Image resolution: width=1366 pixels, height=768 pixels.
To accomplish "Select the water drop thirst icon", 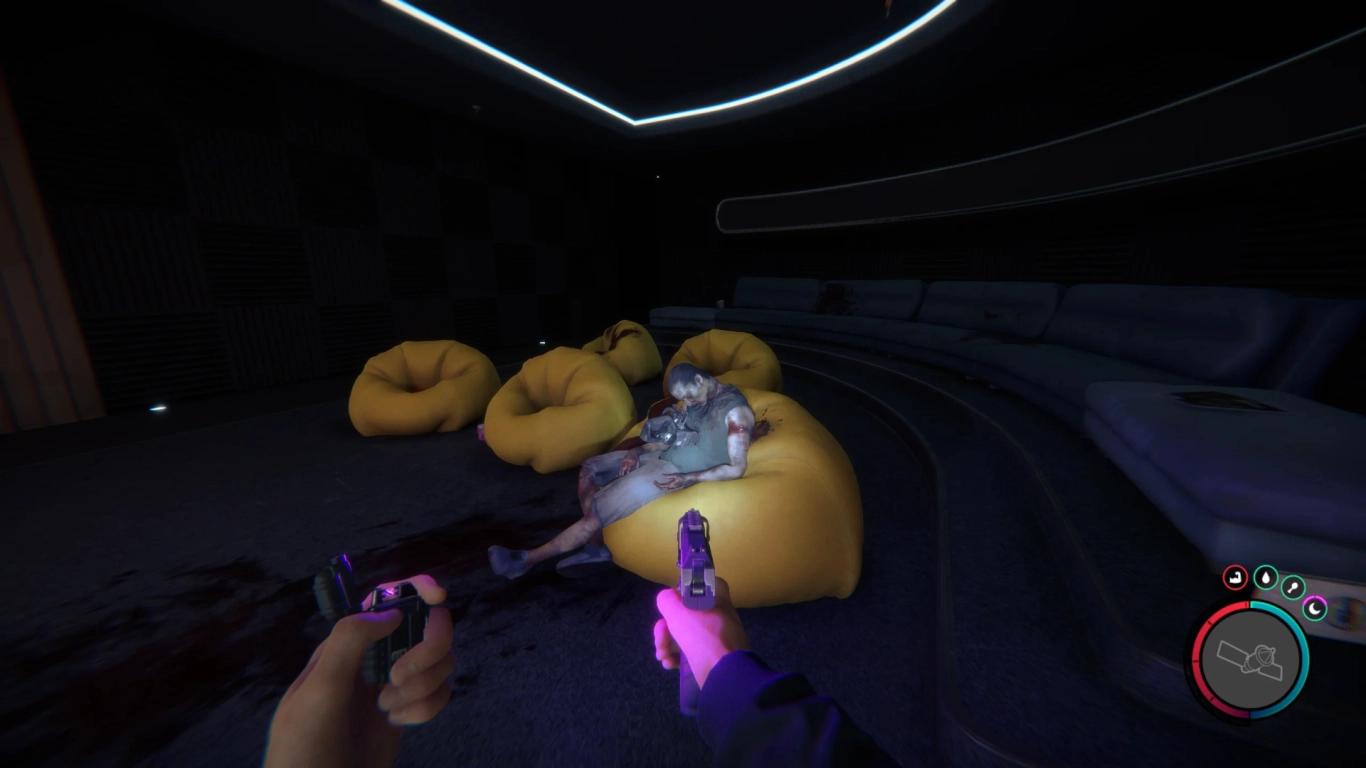I will point(1266,578).
